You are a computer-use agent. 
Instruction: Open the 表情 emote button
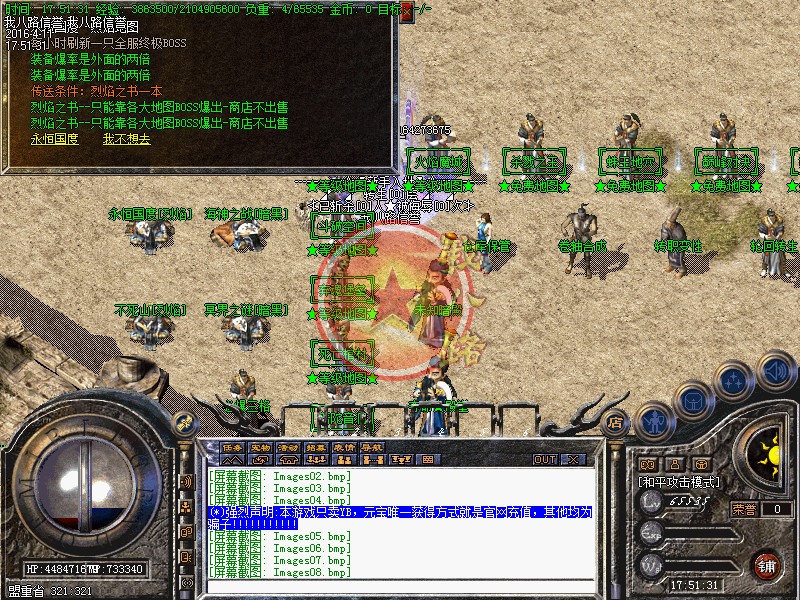[344, 446]
